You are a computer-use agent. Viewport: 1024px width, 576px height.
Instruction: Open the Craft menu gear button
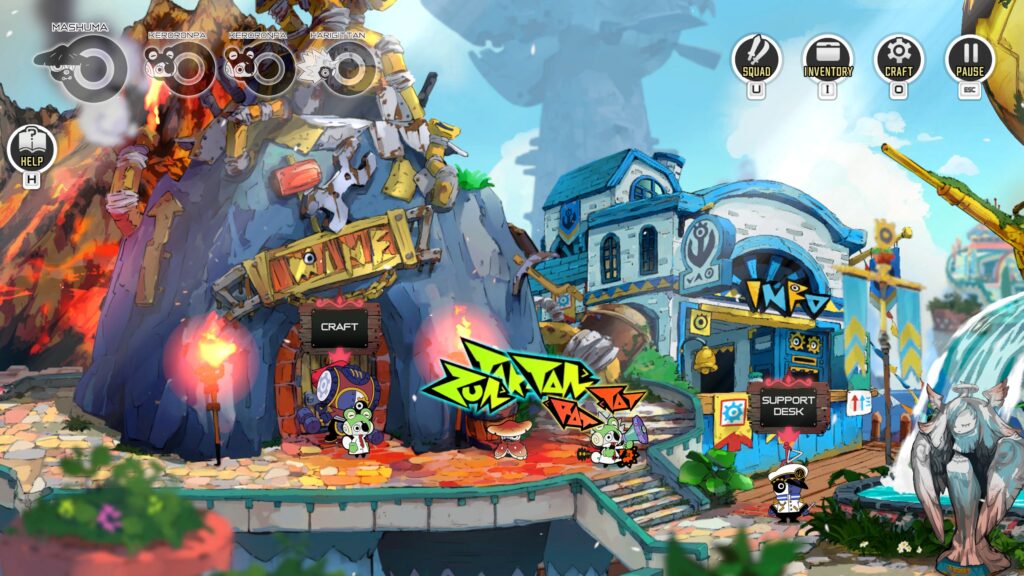click(x=899, y=58)
